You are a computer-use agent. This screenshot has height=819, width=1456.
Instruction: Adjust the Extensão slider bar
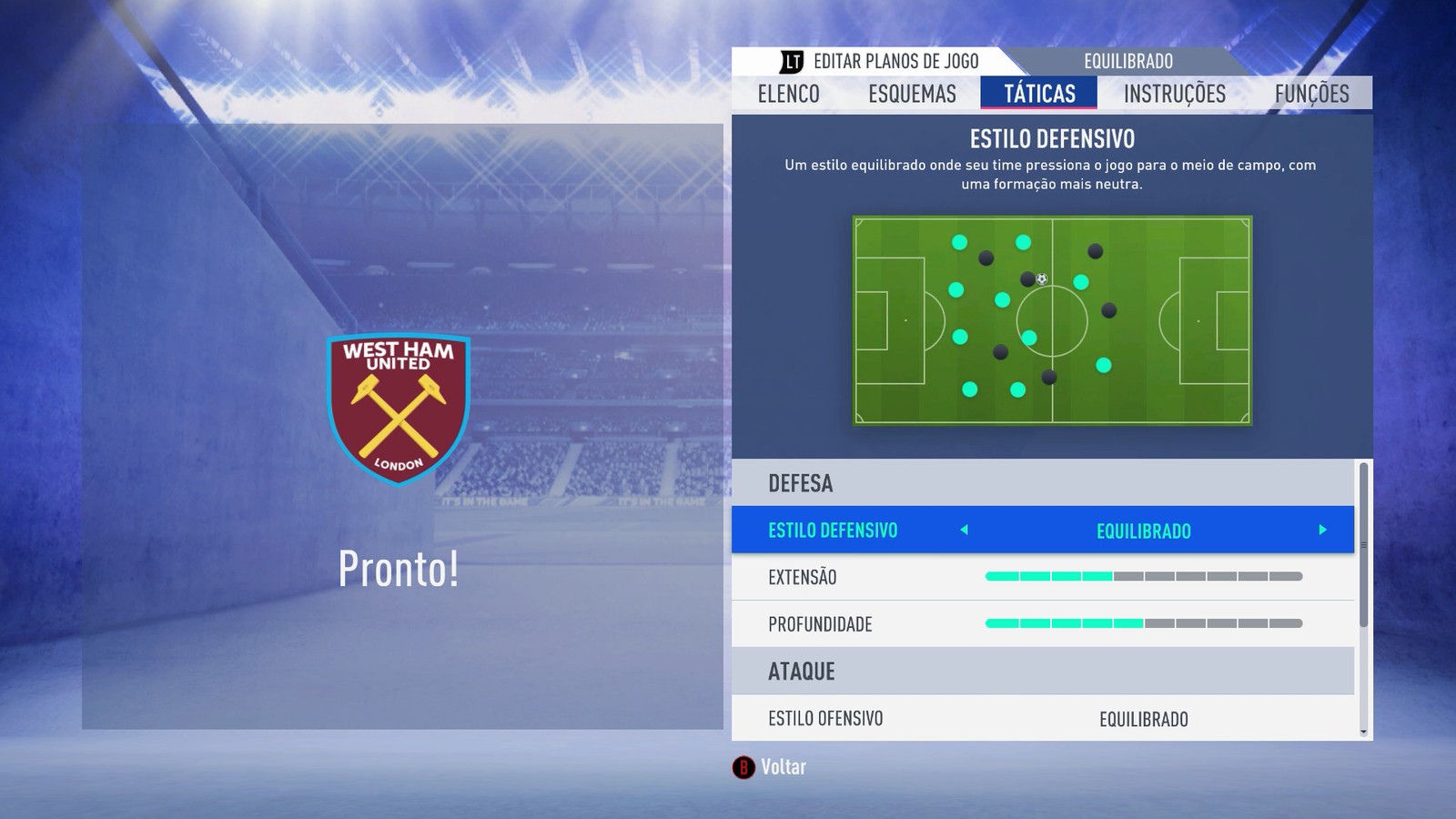pyautogui.click(x=1144, y=576)
